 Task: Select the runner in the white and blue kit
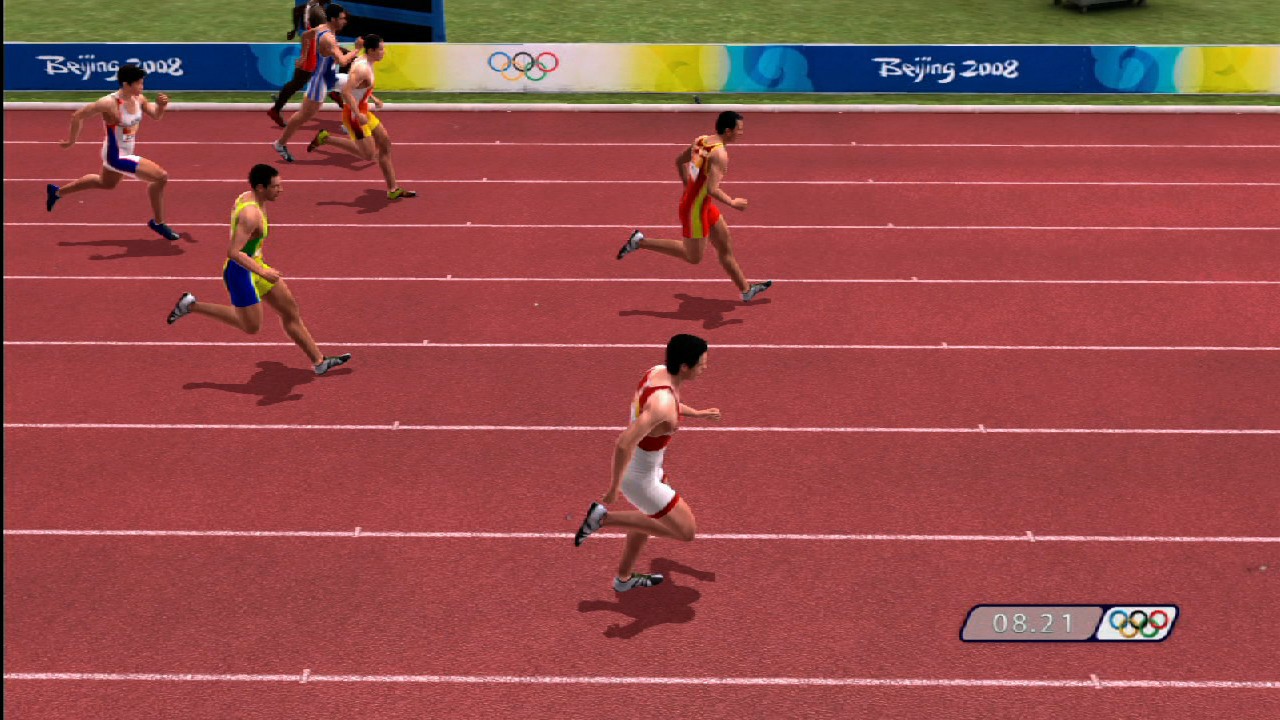click(120, 130)
